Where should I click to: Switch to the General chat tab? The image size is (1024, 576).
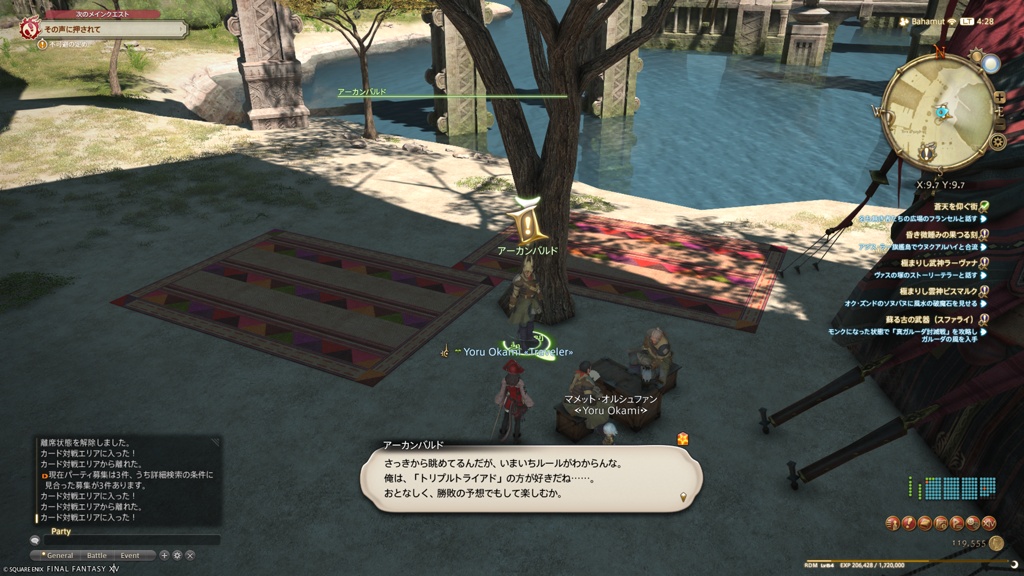tap(60, 555)
